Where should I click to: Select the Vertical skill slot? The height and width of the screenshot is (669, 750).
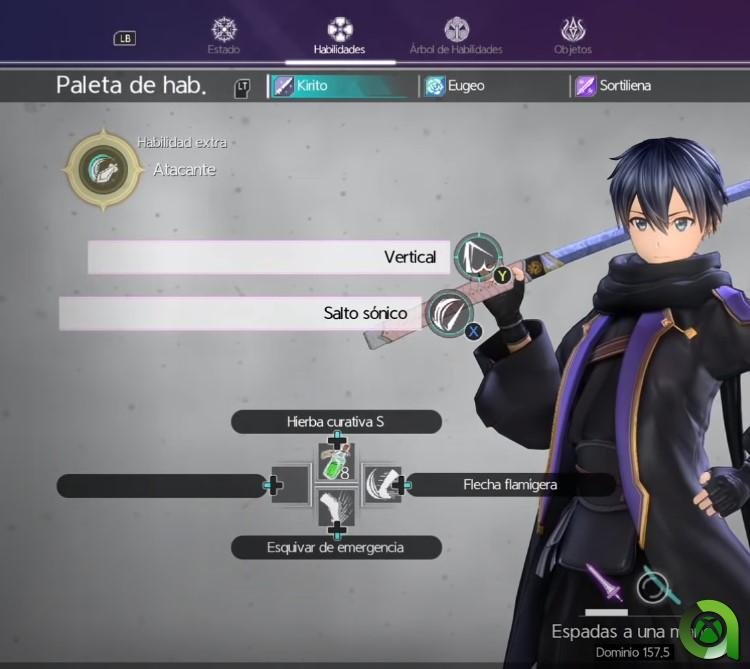tap(268, 257)
